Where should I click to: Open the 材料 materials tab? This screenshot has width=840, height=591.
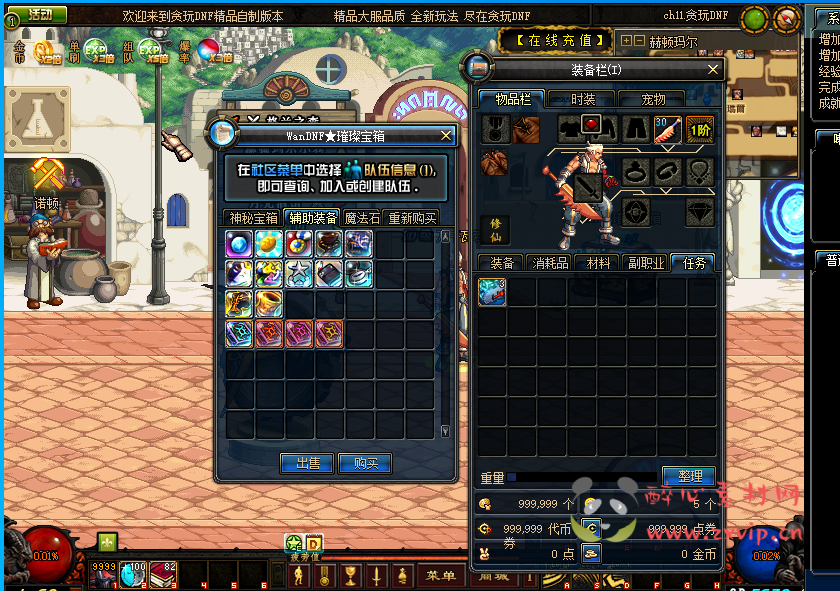click(598, 263)
